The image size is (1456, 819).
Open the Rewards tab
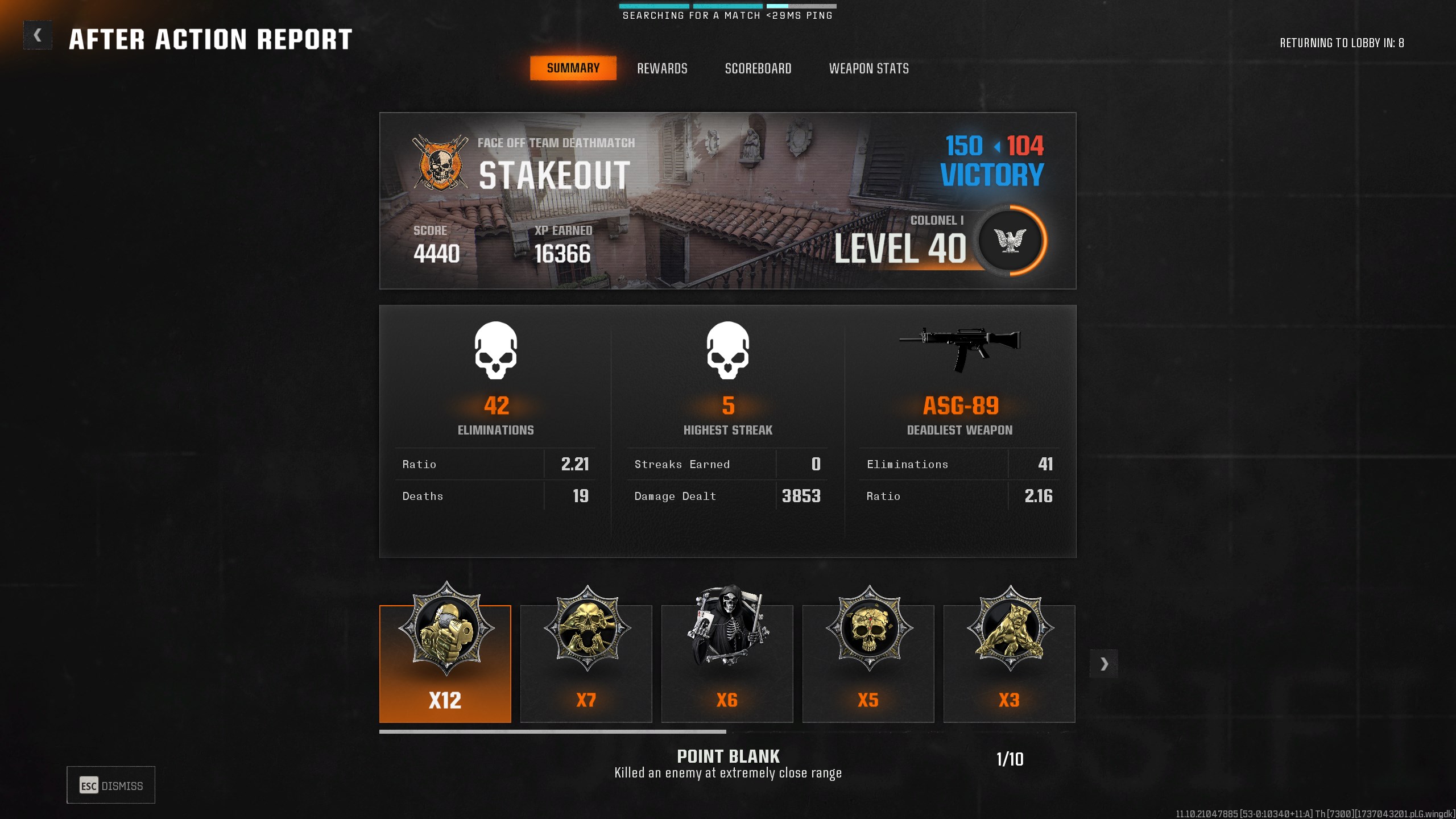(x=662, y=69)
